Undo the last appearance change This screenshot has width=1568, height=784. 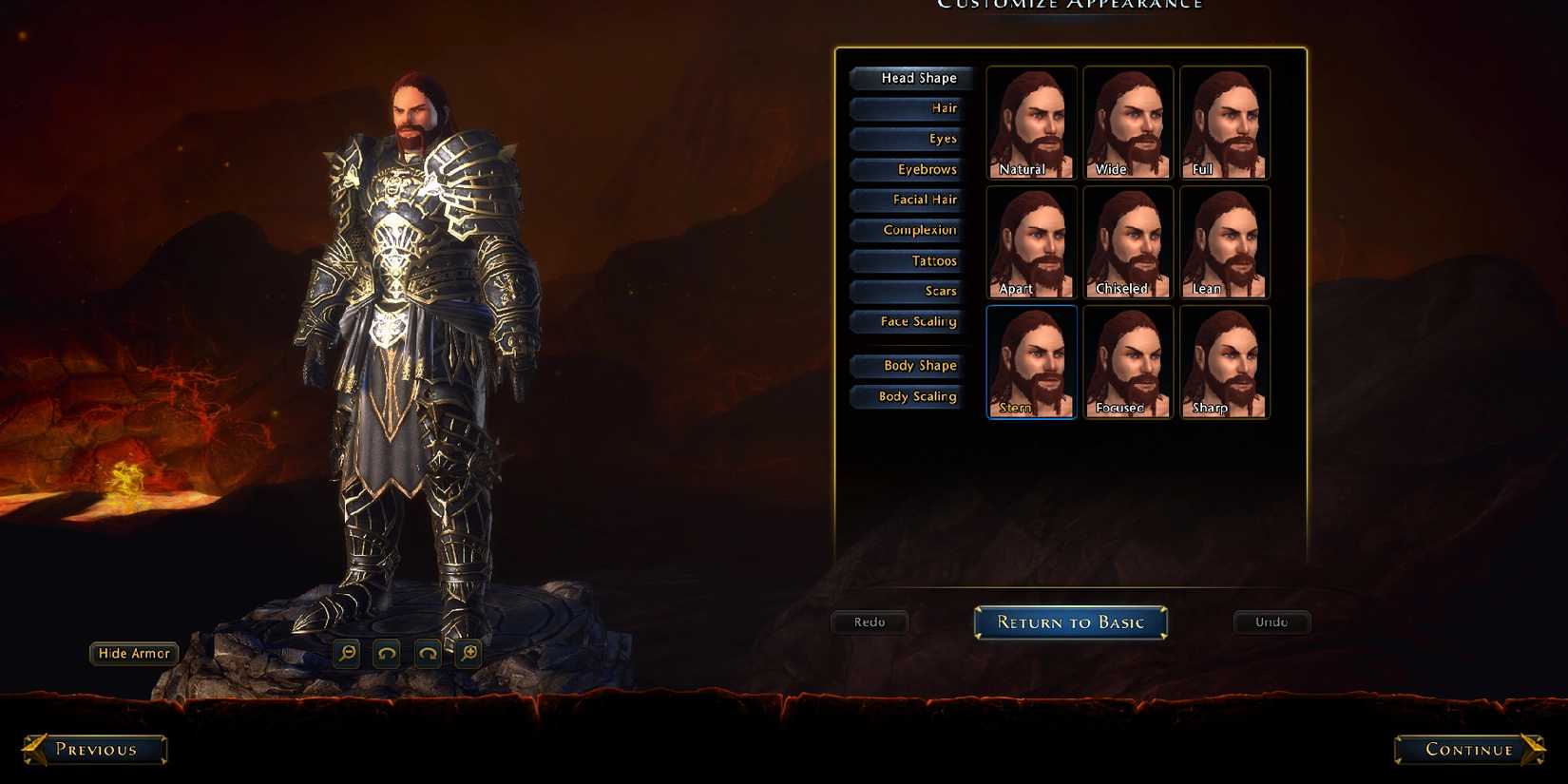1272,622
